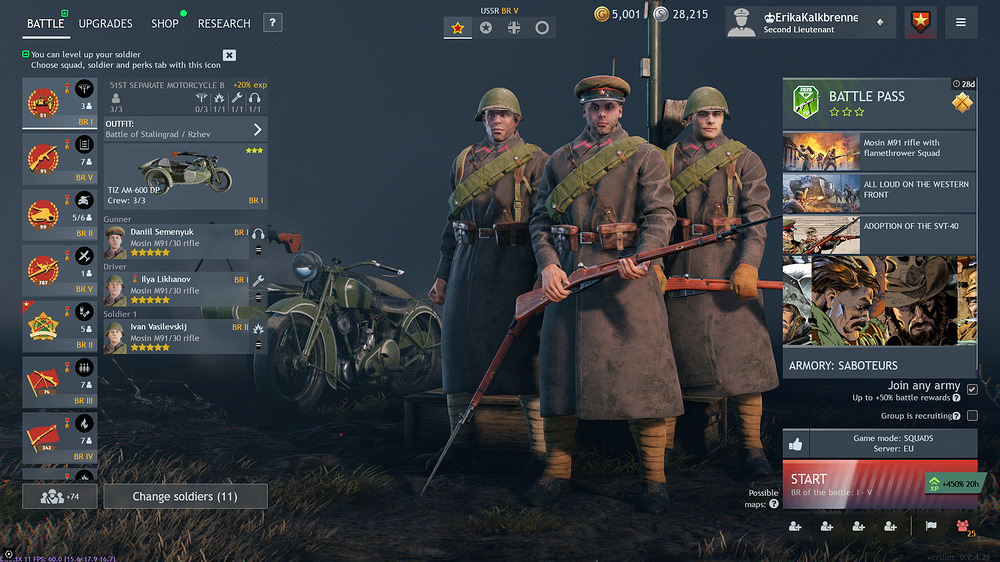This screenshot has height=562, width=1000.
Task: Open the SHOP tab
Action: [x=165, y=23]
